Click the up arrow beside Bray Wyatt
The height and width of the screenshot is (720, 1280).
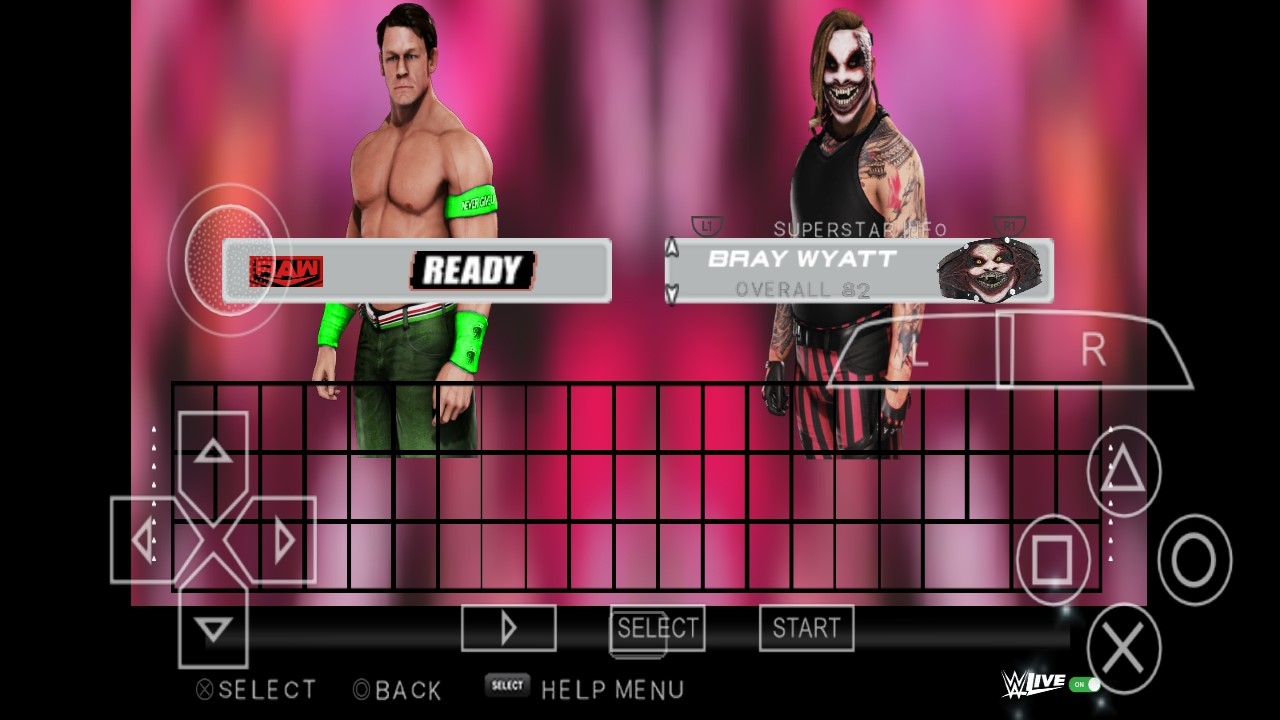(x=672, y=248)
